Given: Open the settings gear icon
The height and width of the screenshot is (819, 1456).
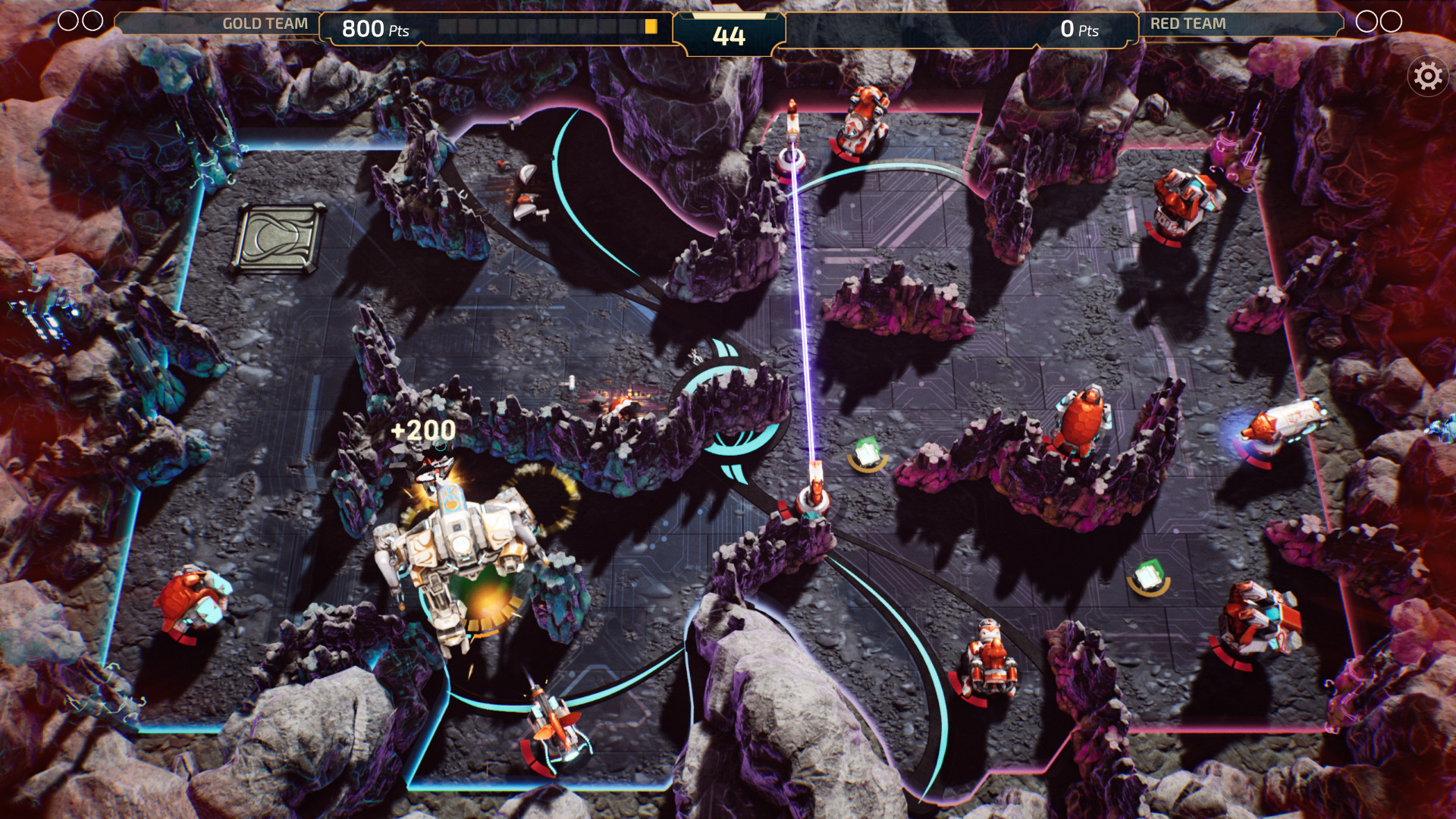Looking at the screenshot, I should tap(1428, 75).
